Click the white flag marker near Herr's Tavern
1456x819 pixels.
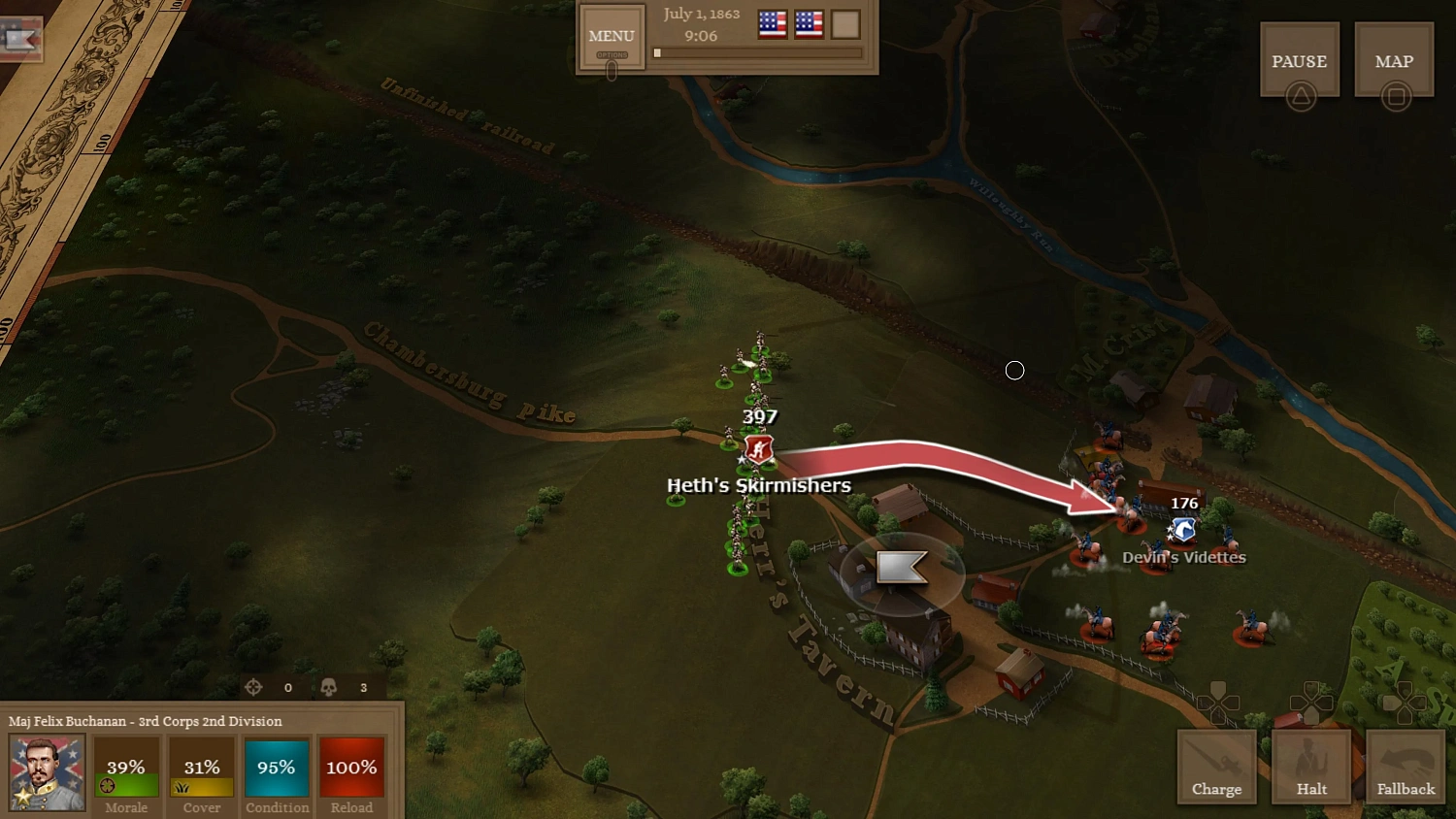coord(904,569)
